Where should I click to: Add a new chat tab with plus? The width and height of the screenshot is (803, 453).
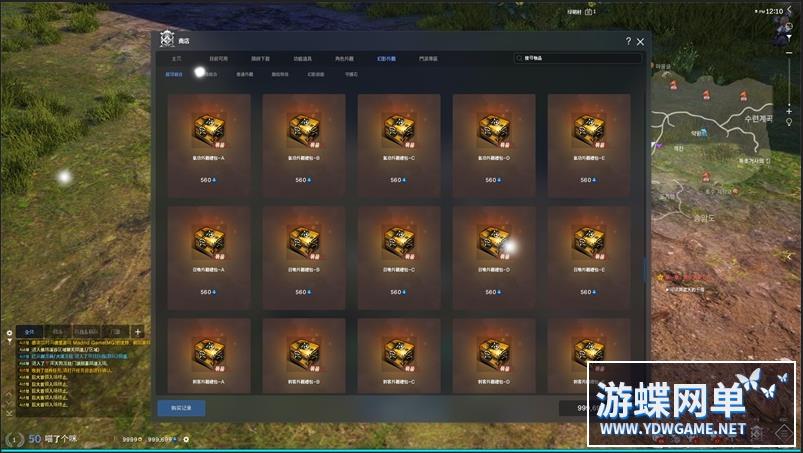(137, 331)
